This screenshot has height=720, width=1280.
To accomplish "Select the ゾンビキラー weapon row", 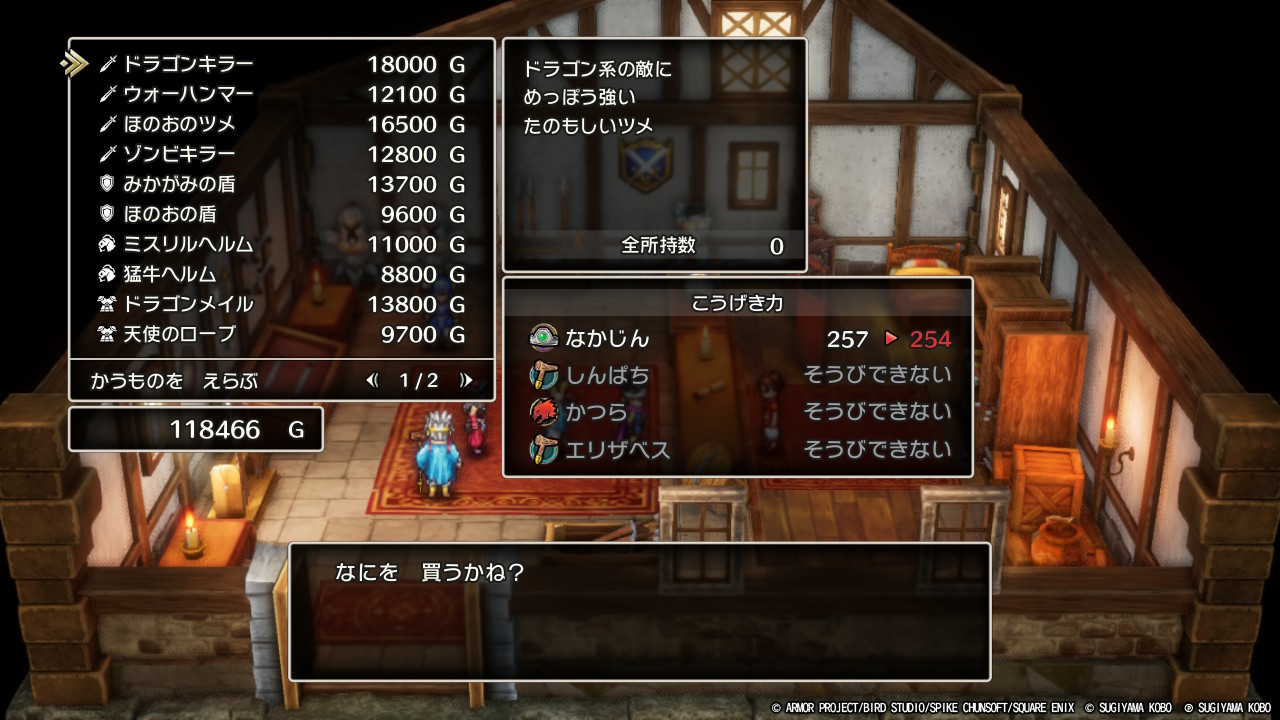I will (x=280, y=155).
